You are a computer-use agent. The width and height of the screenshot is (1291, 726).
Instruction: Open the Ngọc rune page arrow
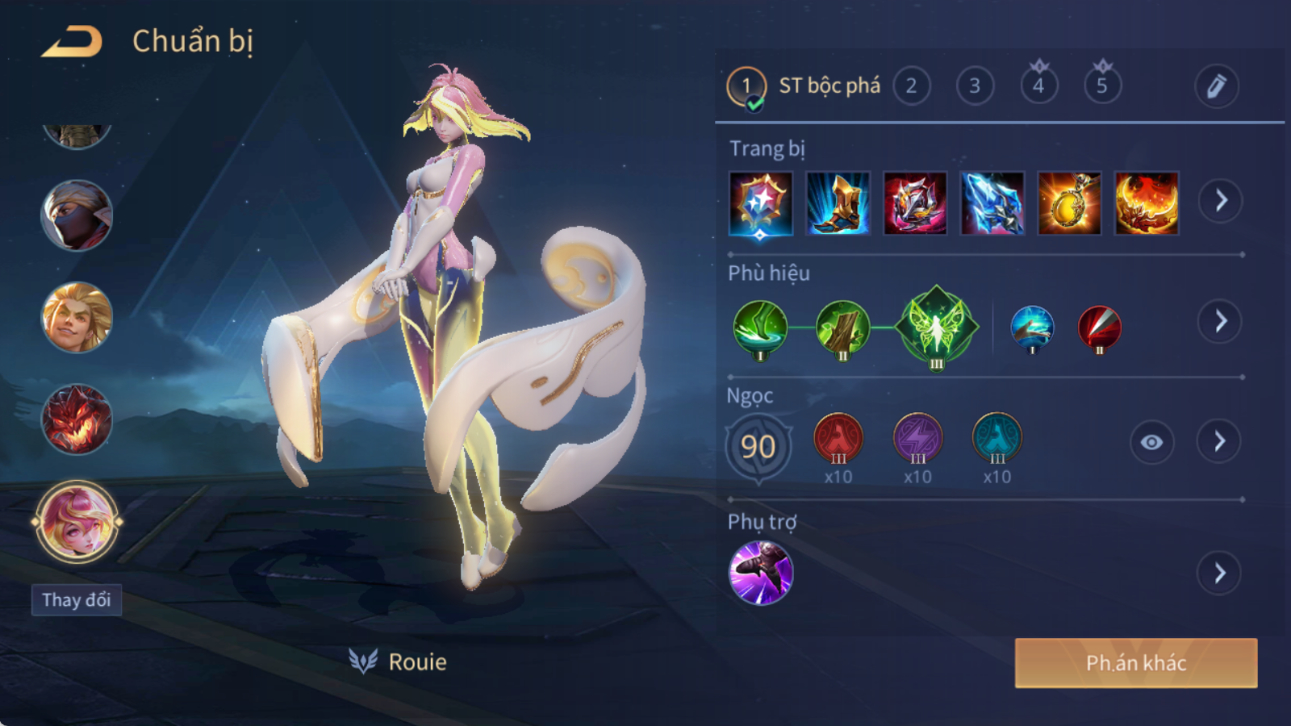1219,442
